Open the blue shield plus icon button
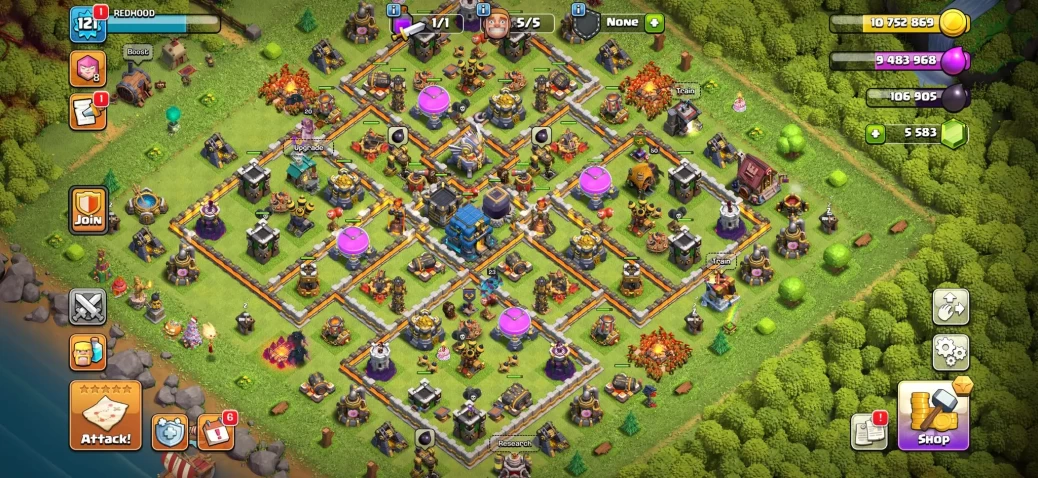The image size is (1038, 478). click(170, 432)
